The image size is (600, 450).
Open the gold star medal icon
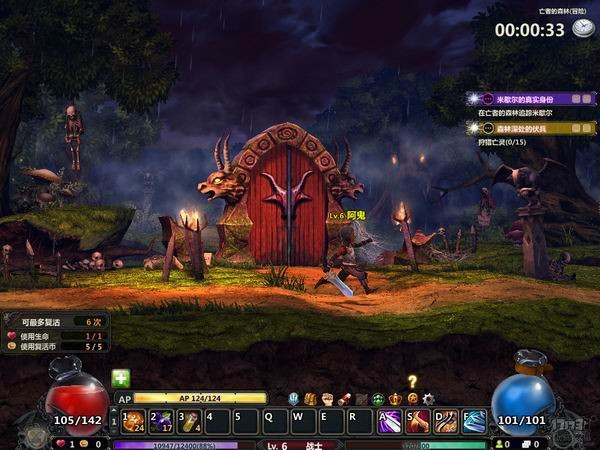click(411, 398)
